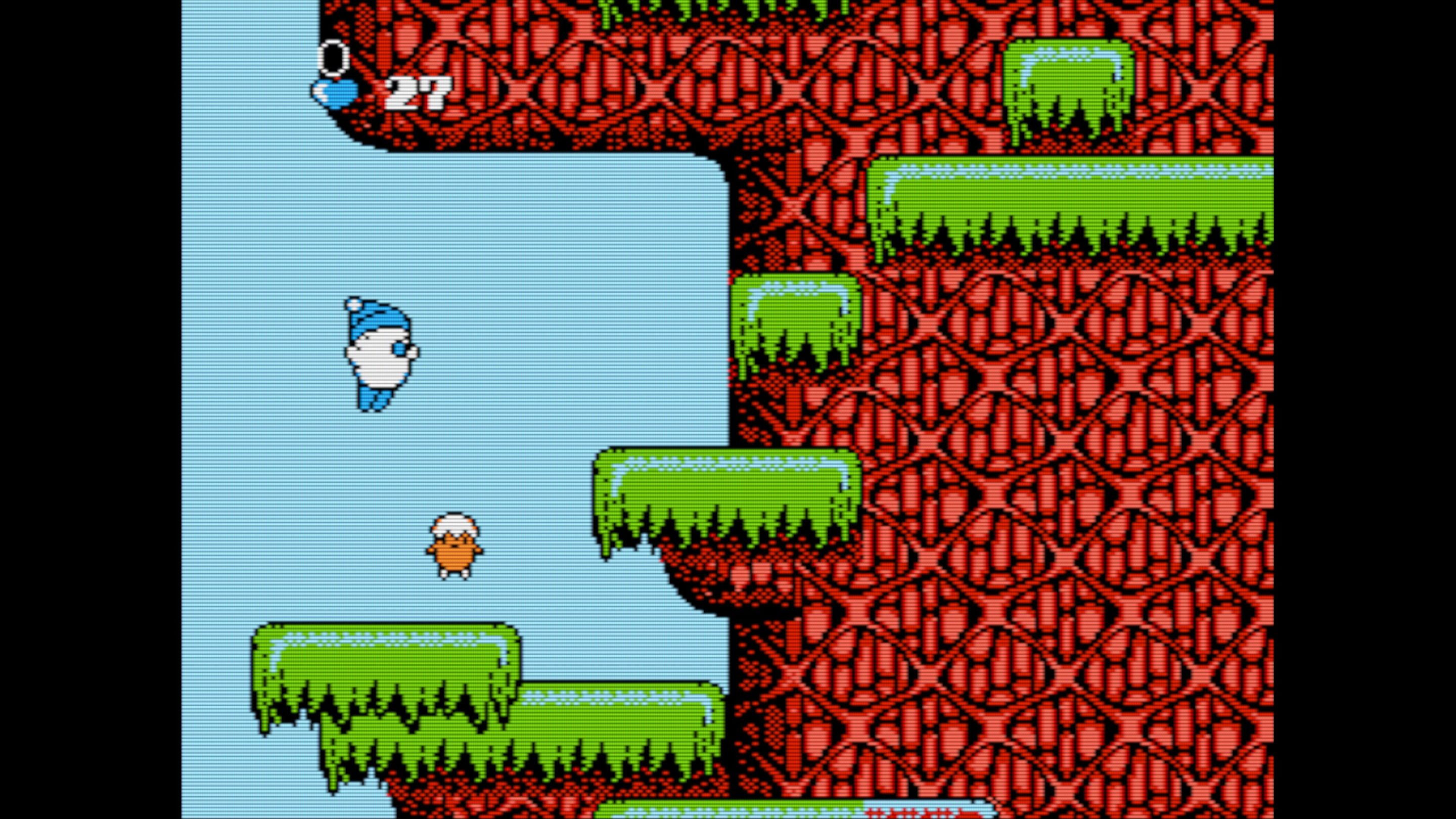Click the blue heart life indicator
The height and width of the screenshot is (819, 1456).
point(335,92)
